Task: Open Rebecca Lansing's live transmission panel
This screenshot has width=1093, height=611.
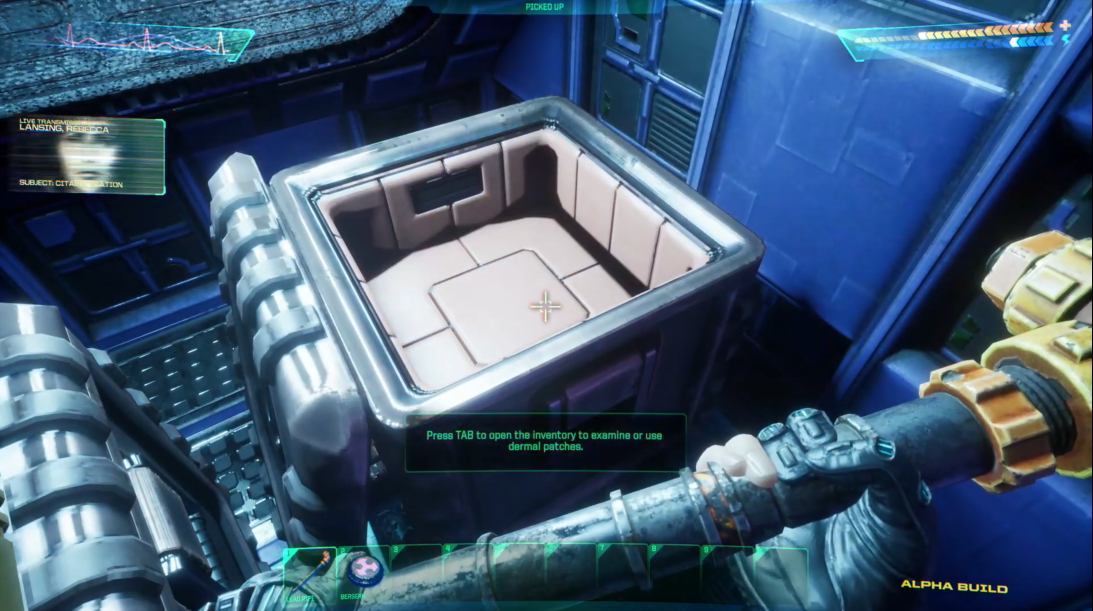Action: pos(89,155)
